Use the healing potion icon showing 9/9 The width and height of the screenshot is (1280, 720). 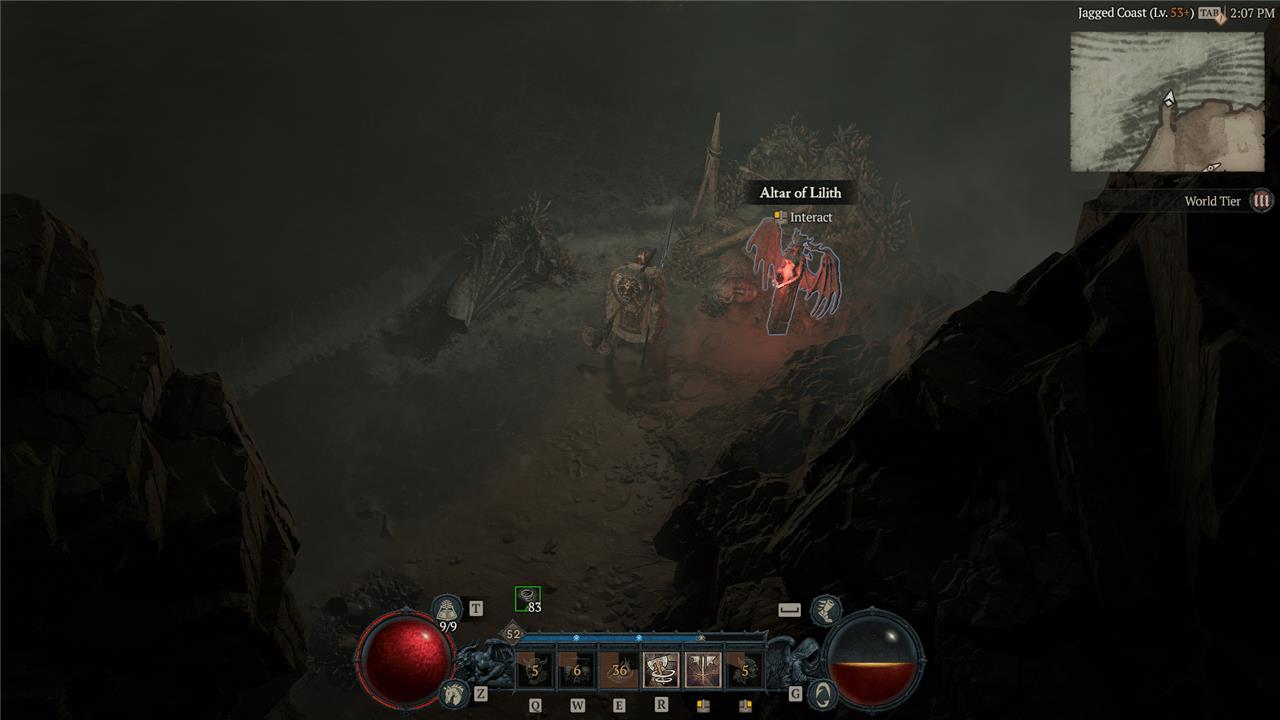click(x=447, y=609)
